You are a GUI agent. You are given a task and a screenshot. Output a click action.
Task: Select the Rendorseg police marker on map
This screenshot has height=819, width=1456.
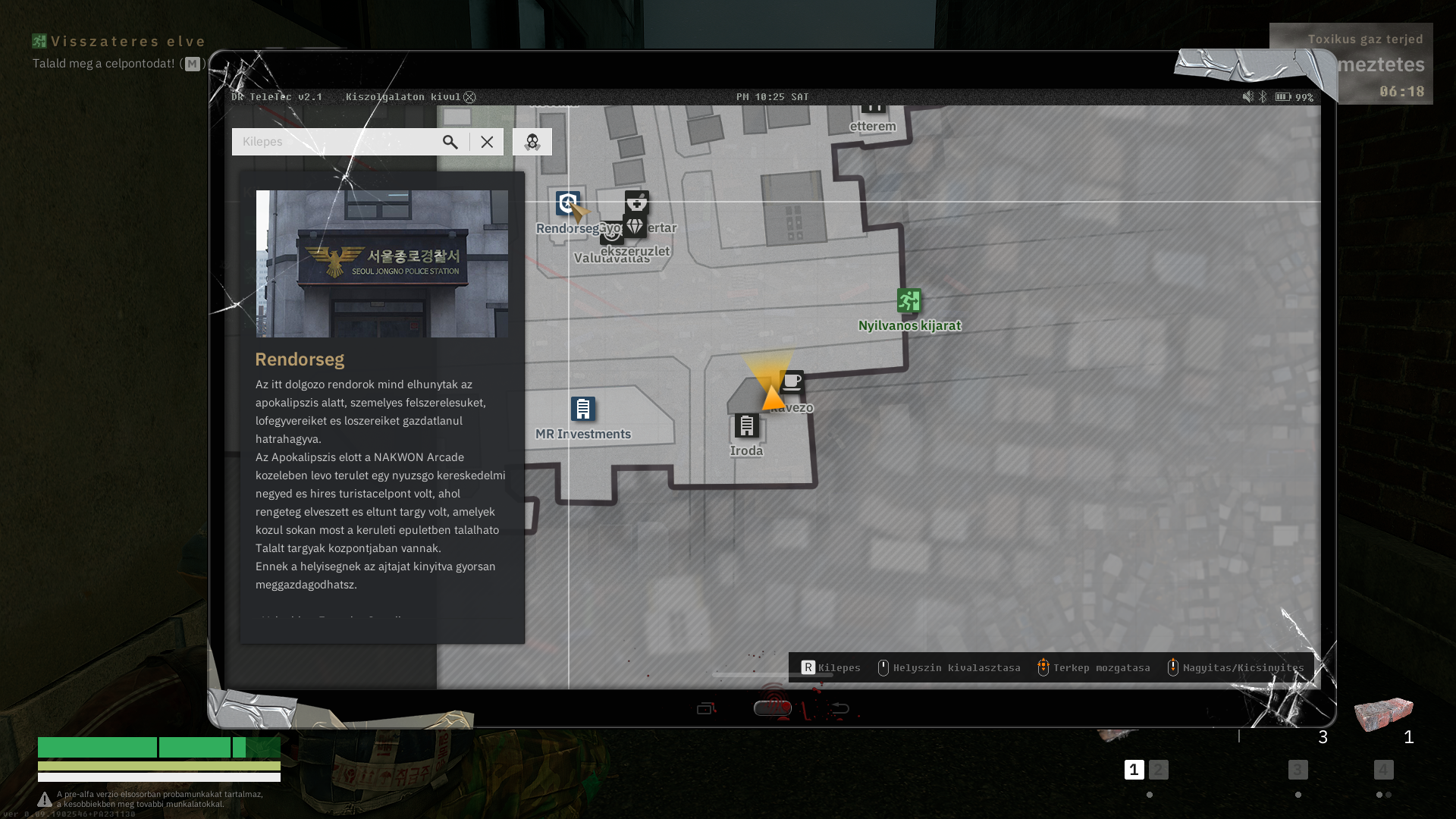[x=567, y=203]
